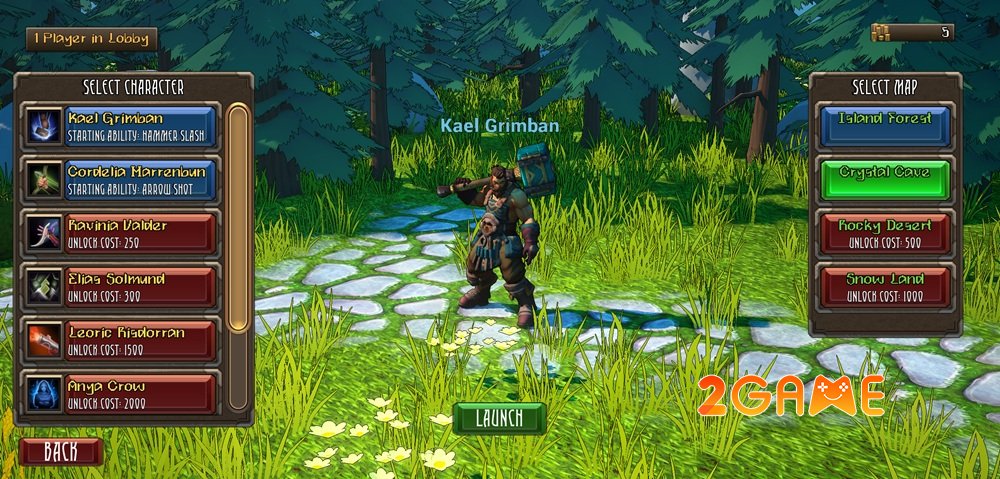The height and width of the screenshot is (479, 1000).
Task: Select the Island Forest map
Action: (883, 125)
